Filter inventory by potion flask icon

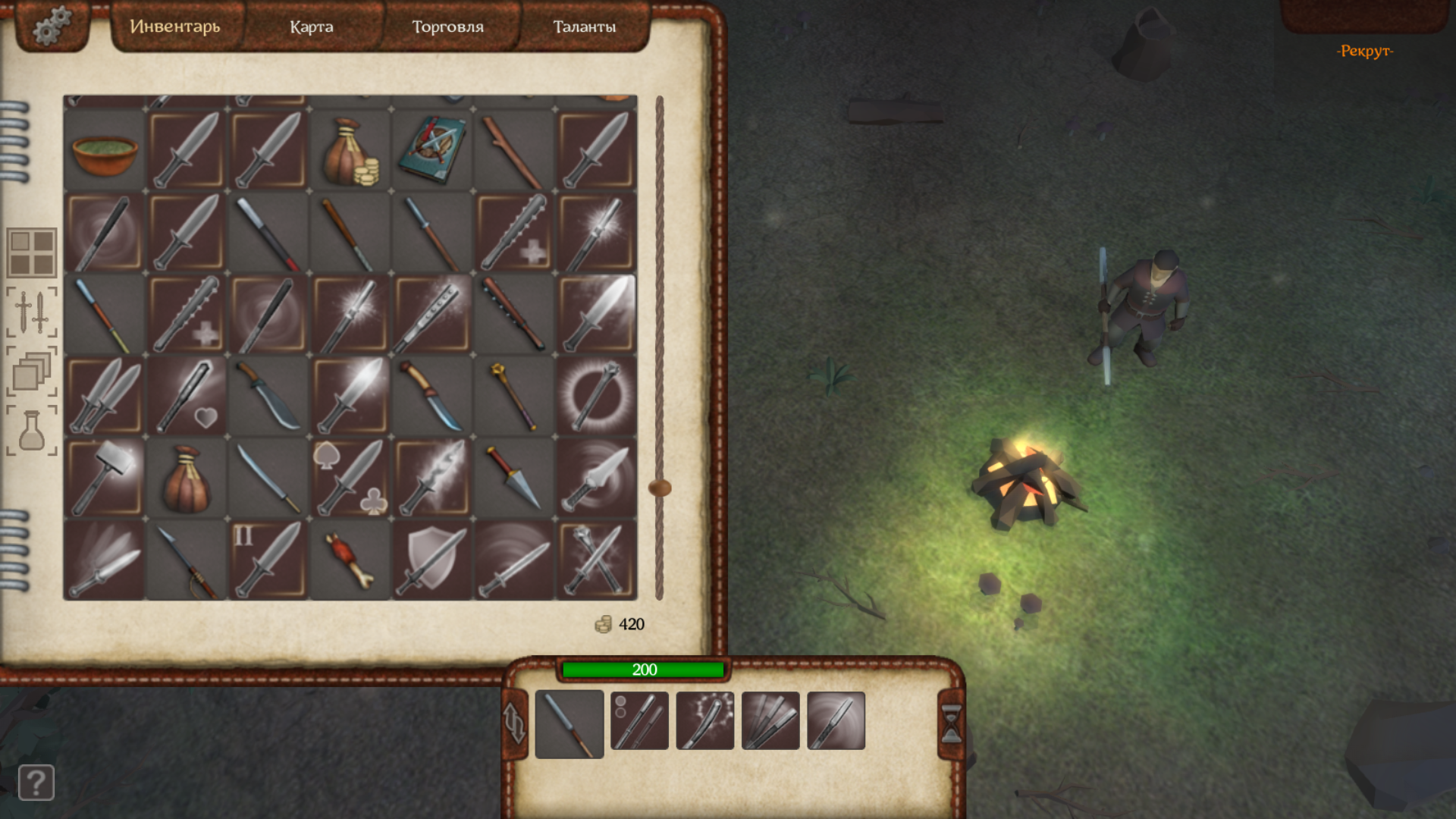pos(32,430)
